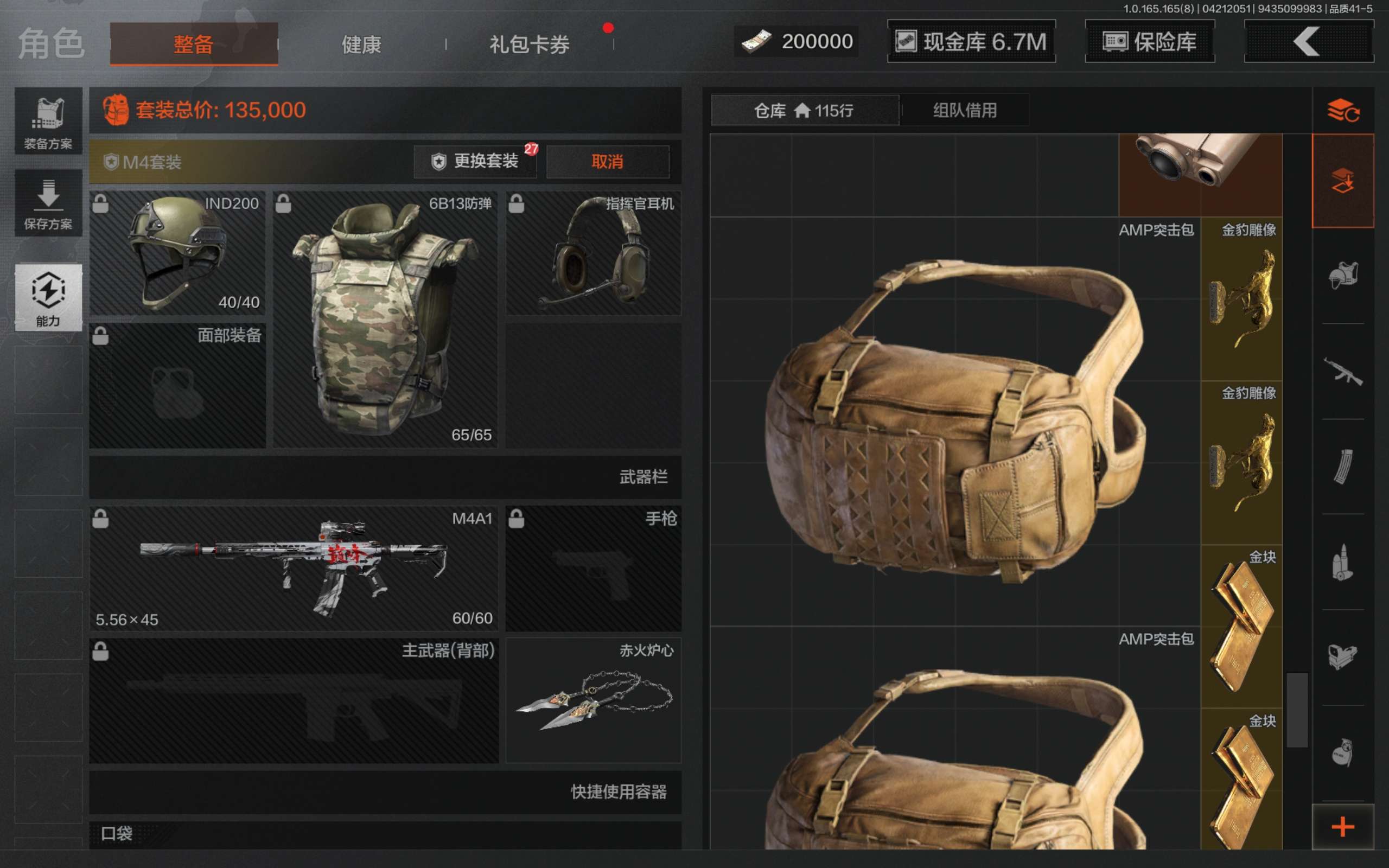The height and width of the screenshot is (868, 1389).
Task: Select the 整备 tab
Action: point(194,44)
